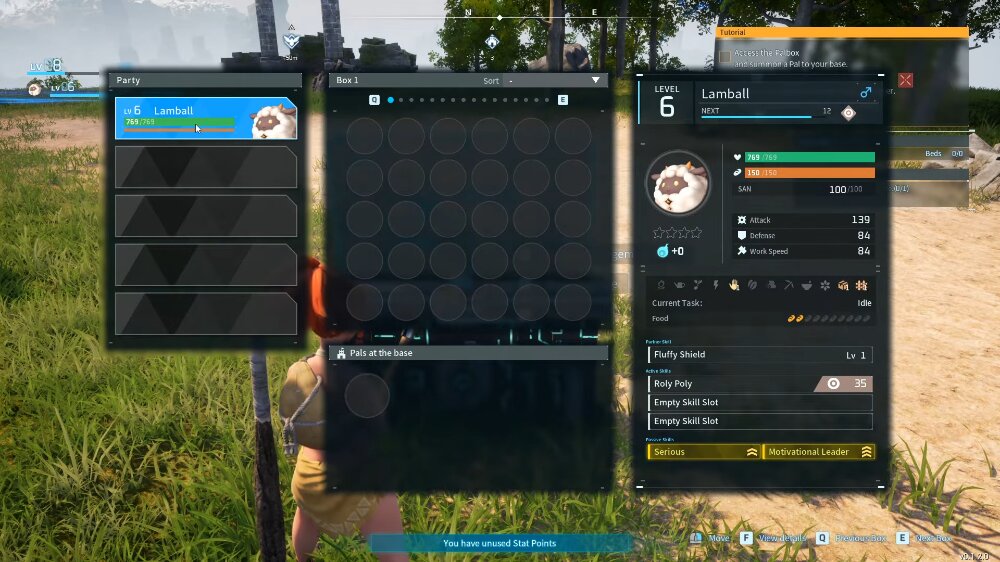Click the diamond target icon beside the NEXT bar
Viewport: 1000px width, 562px height.
(x=848, y=112)
